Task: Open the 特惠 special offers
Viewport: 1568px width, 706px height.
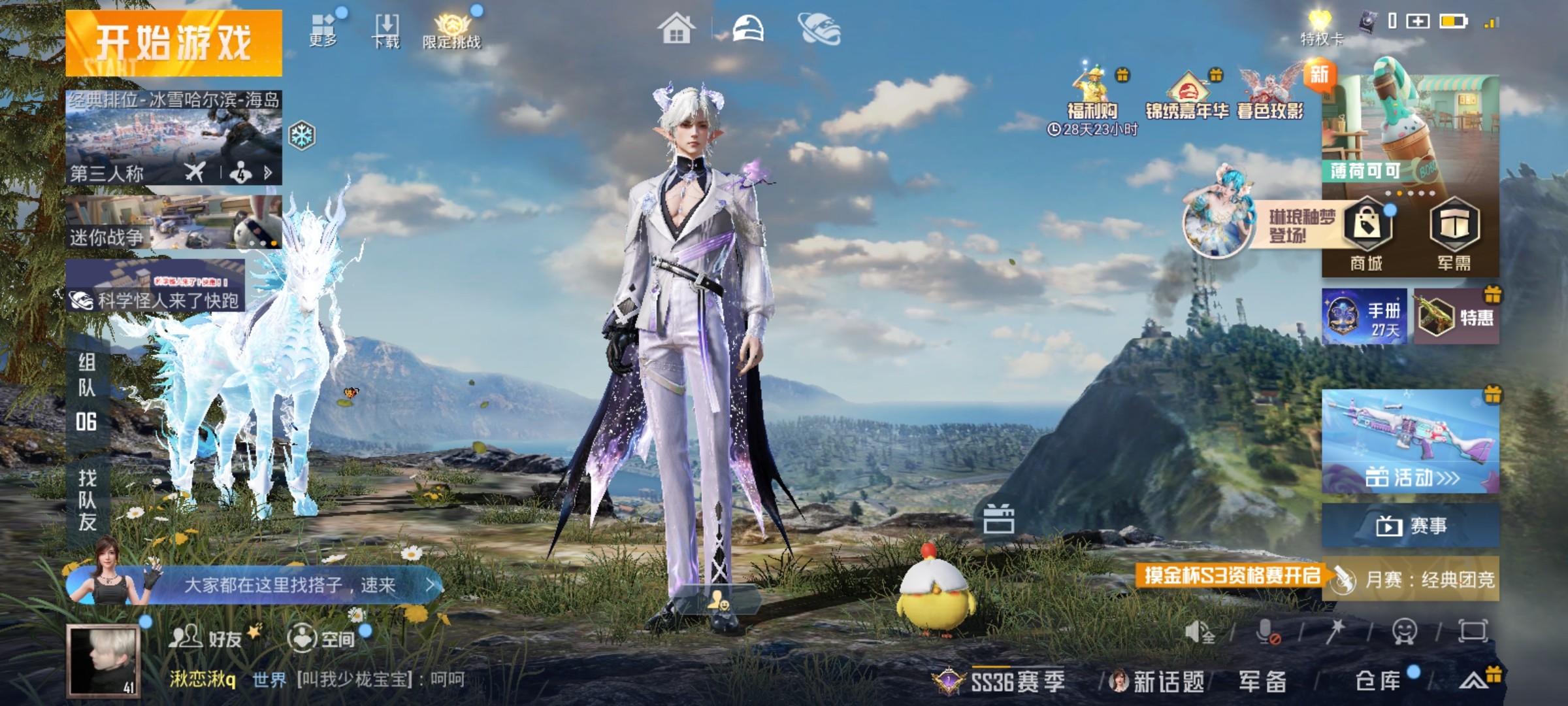Action: click(1456, 317)
